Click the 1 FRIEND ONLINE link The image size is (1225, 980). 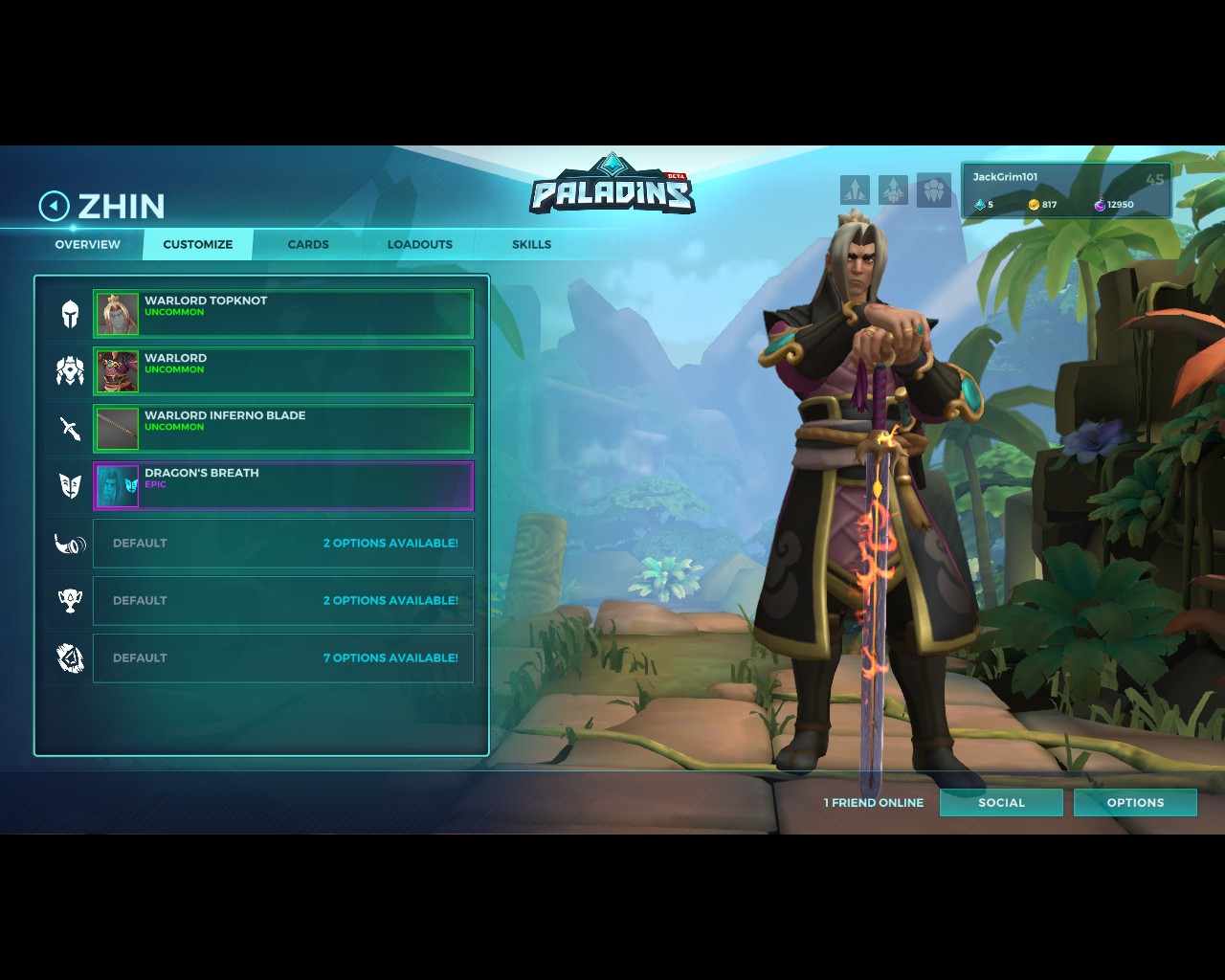(872, 802)
